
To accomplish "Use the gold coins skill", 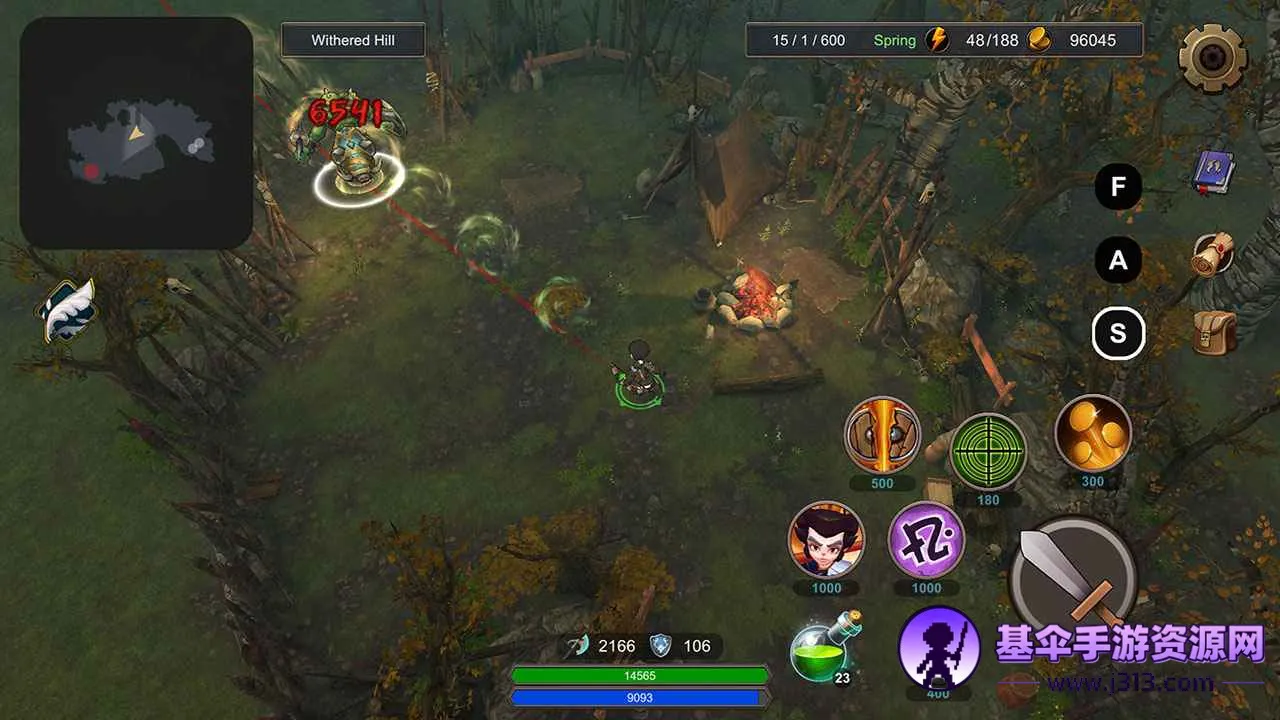I will click(1093, 434).
